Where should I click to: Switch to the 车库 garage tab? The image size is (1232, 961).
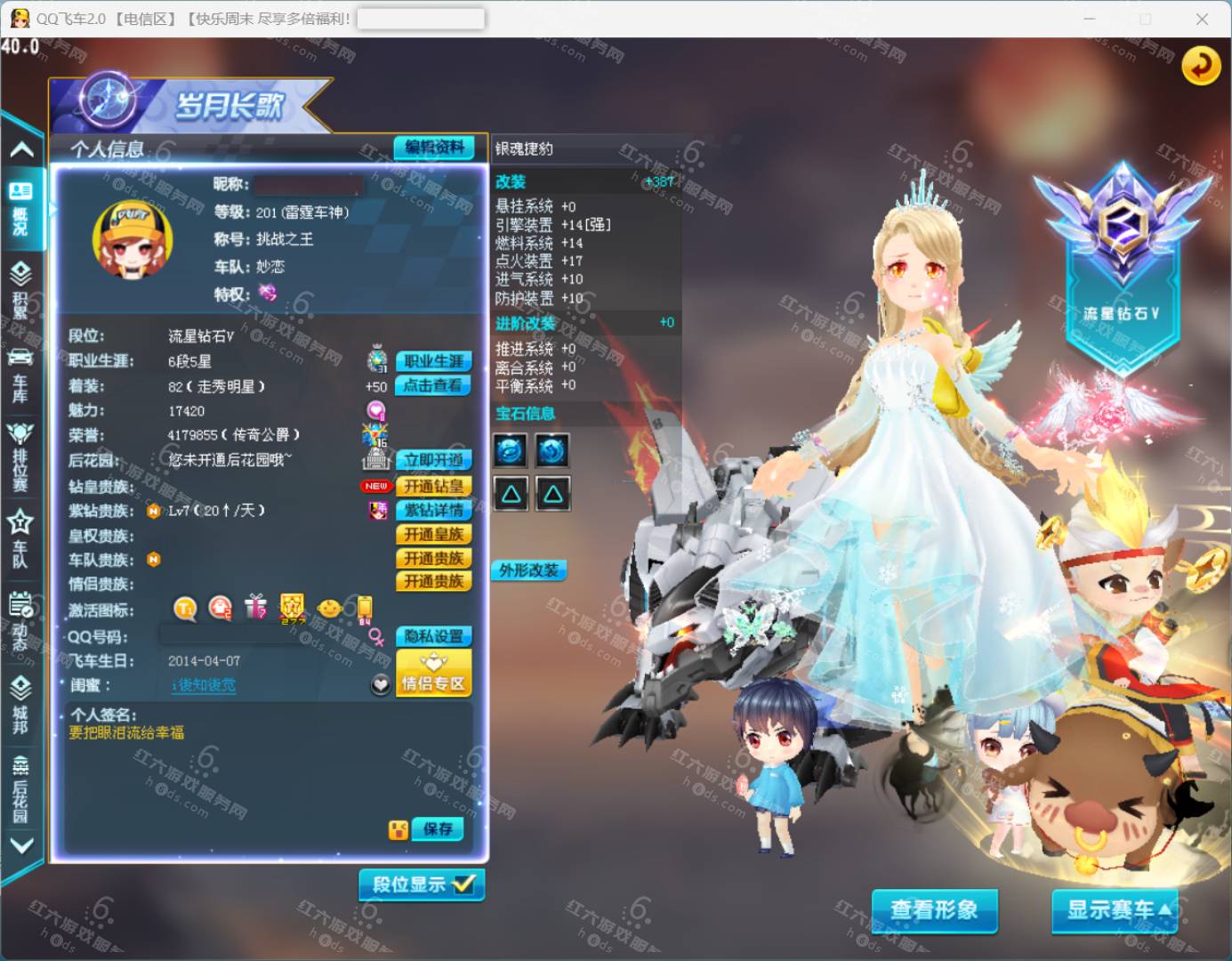tap(20, 376)
